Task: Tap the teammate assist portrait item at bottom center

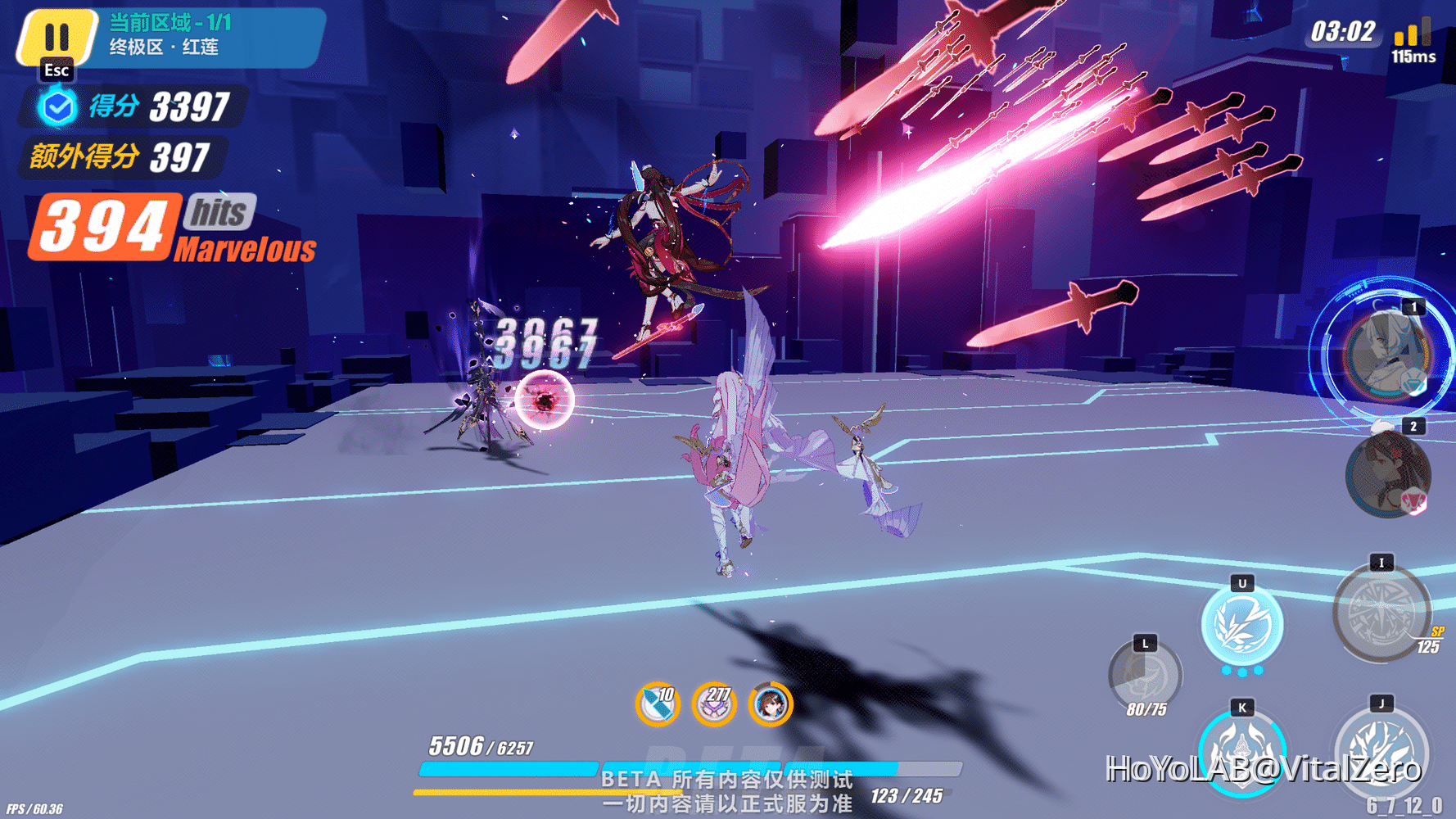Action: click(x=771, y=704)
